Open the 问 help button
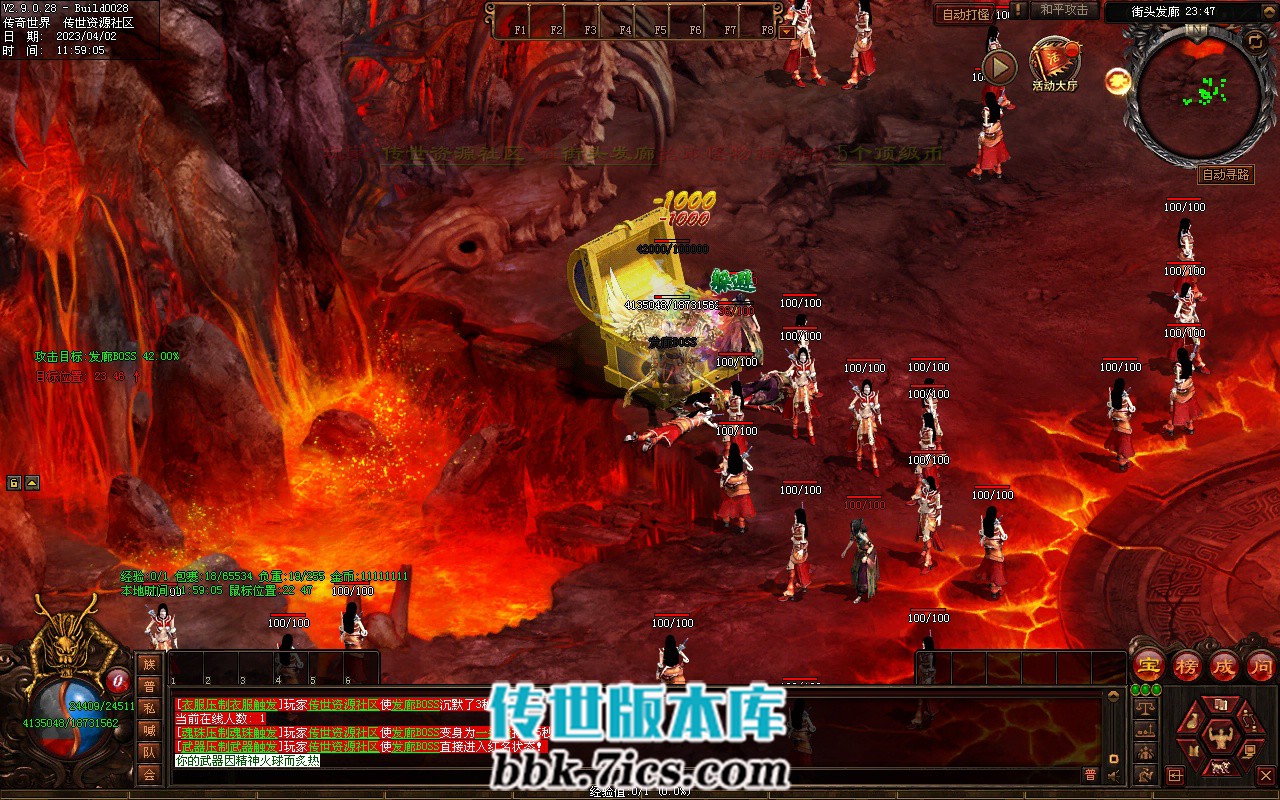Image resolution: width=1280 pixels, height=800 pixels. [x=1261, y=665]
